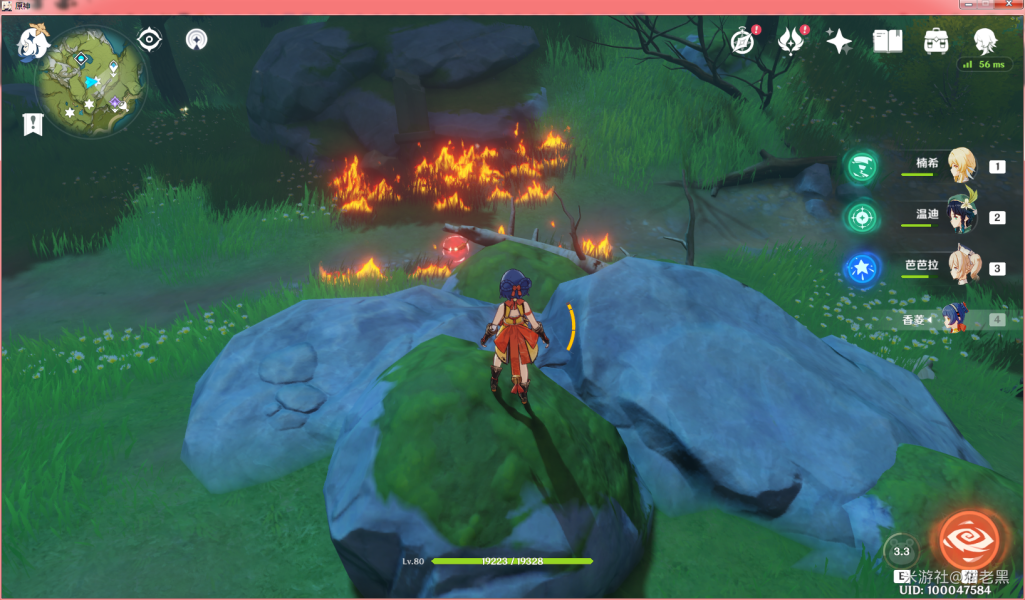Open the character screen icon
The height and width of the screenshot is (600, 1025).
(x=985, y=40)
